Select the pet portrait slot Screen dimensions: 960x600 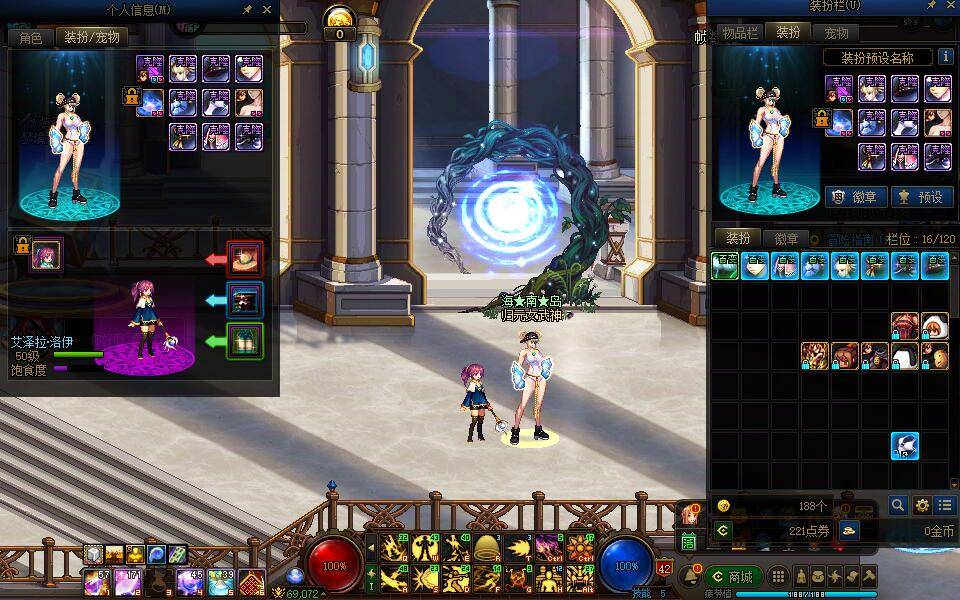point(47,254)
